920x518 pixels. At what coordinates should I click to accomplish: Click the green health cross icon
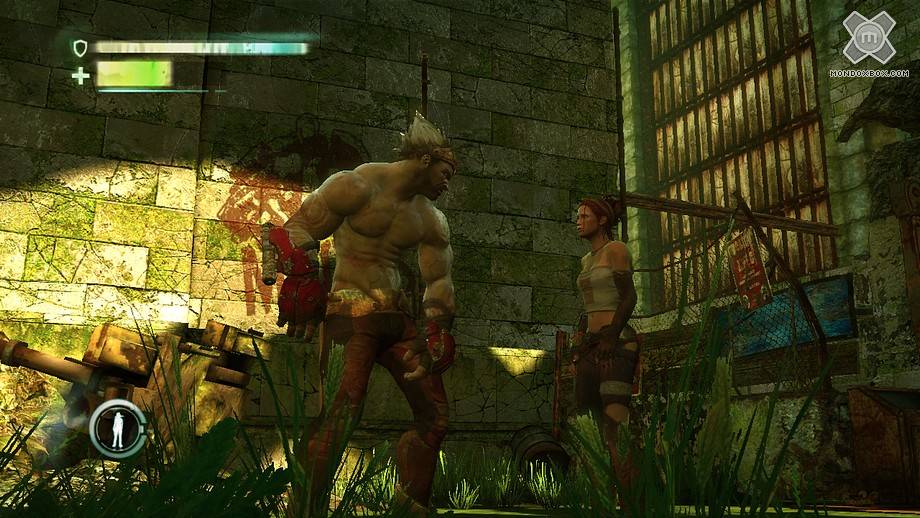click(80, 75)
